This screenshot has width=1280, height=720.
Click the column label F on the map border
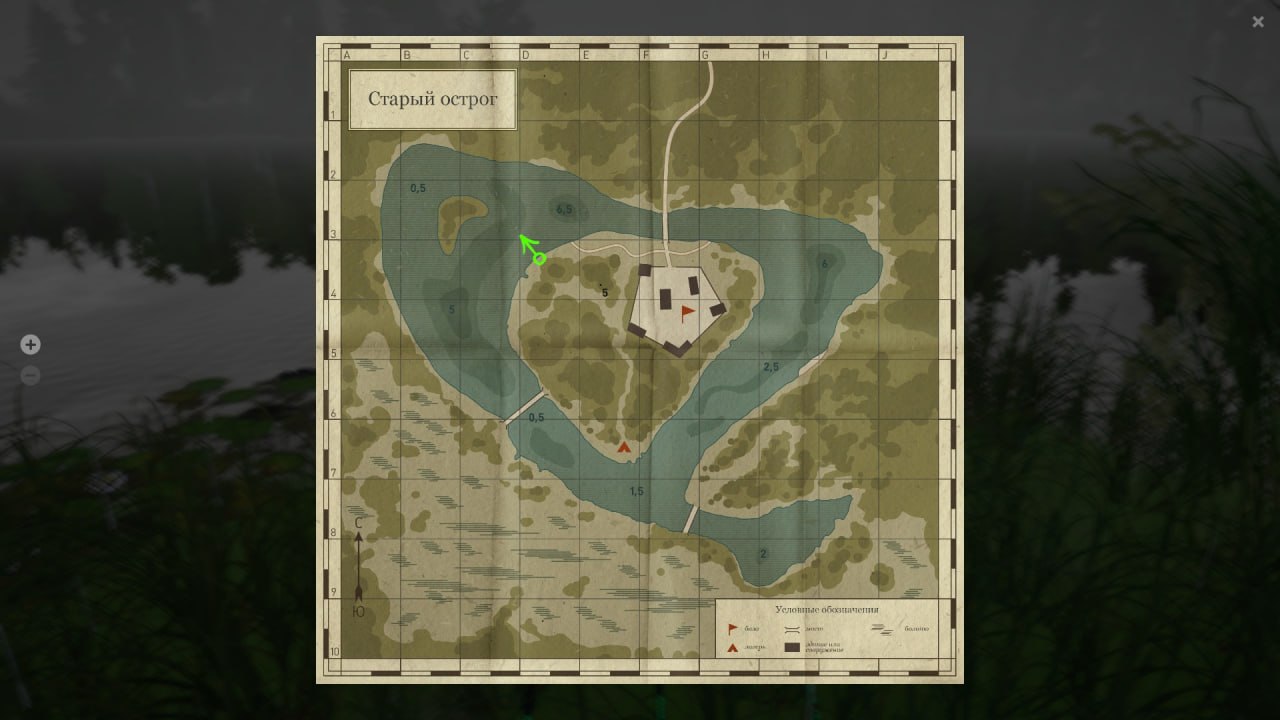[x=647, y=53]
